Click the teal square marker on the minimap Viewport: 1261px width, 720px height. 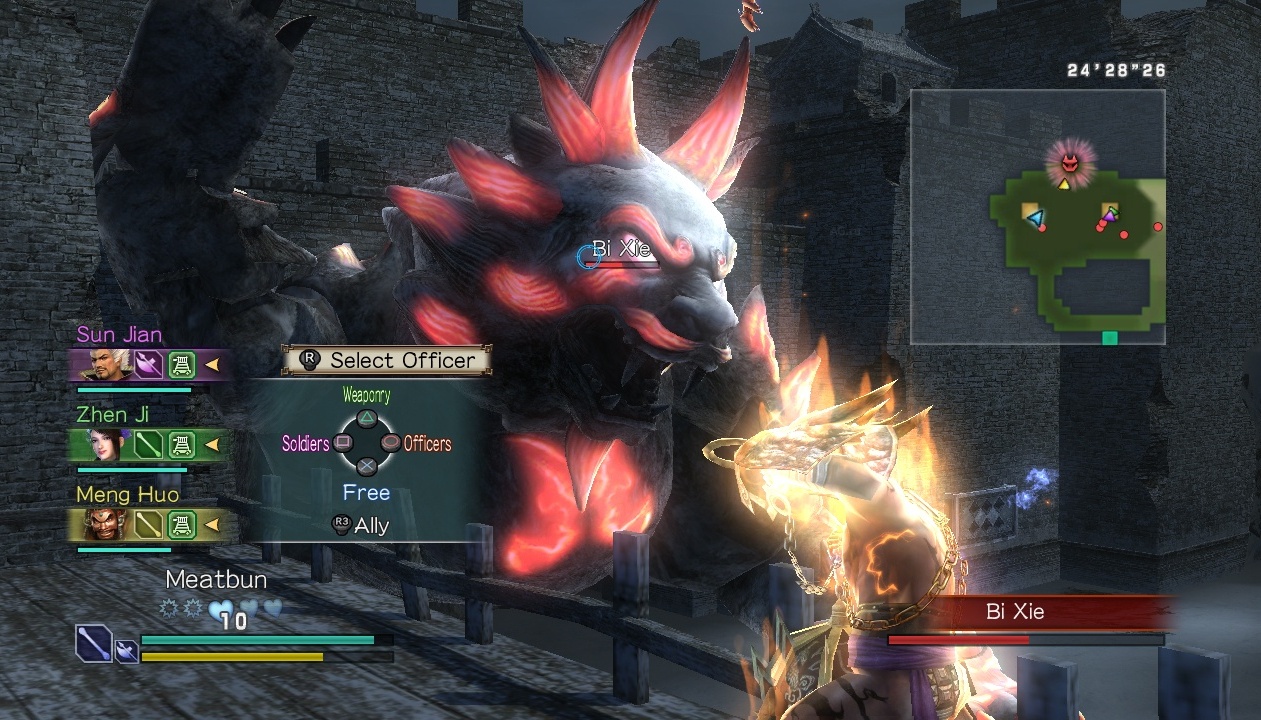coord(1109,338)
